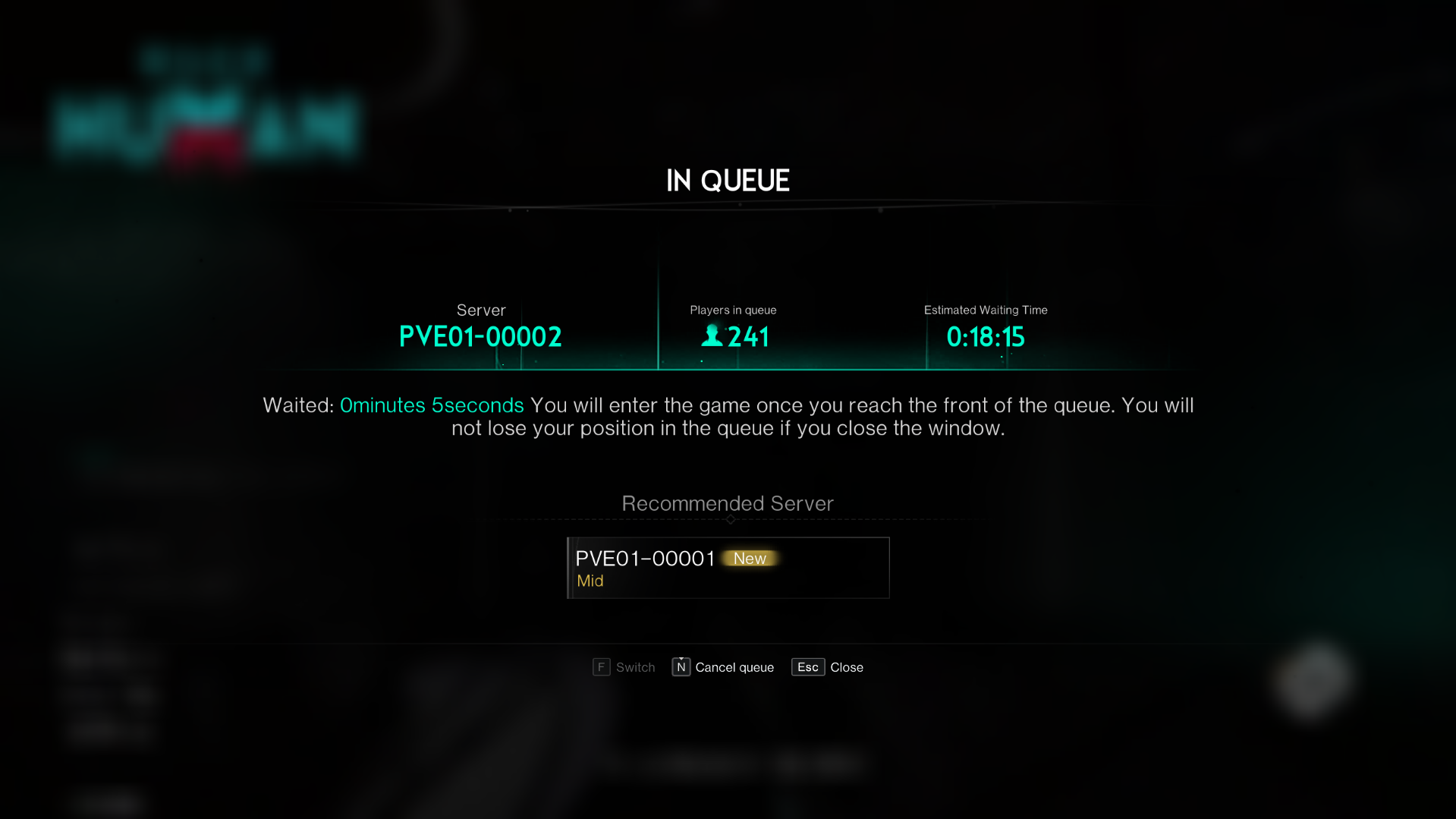
Task: Click the diamond marker under Recommended Server heading
Action: coord(728,519)
